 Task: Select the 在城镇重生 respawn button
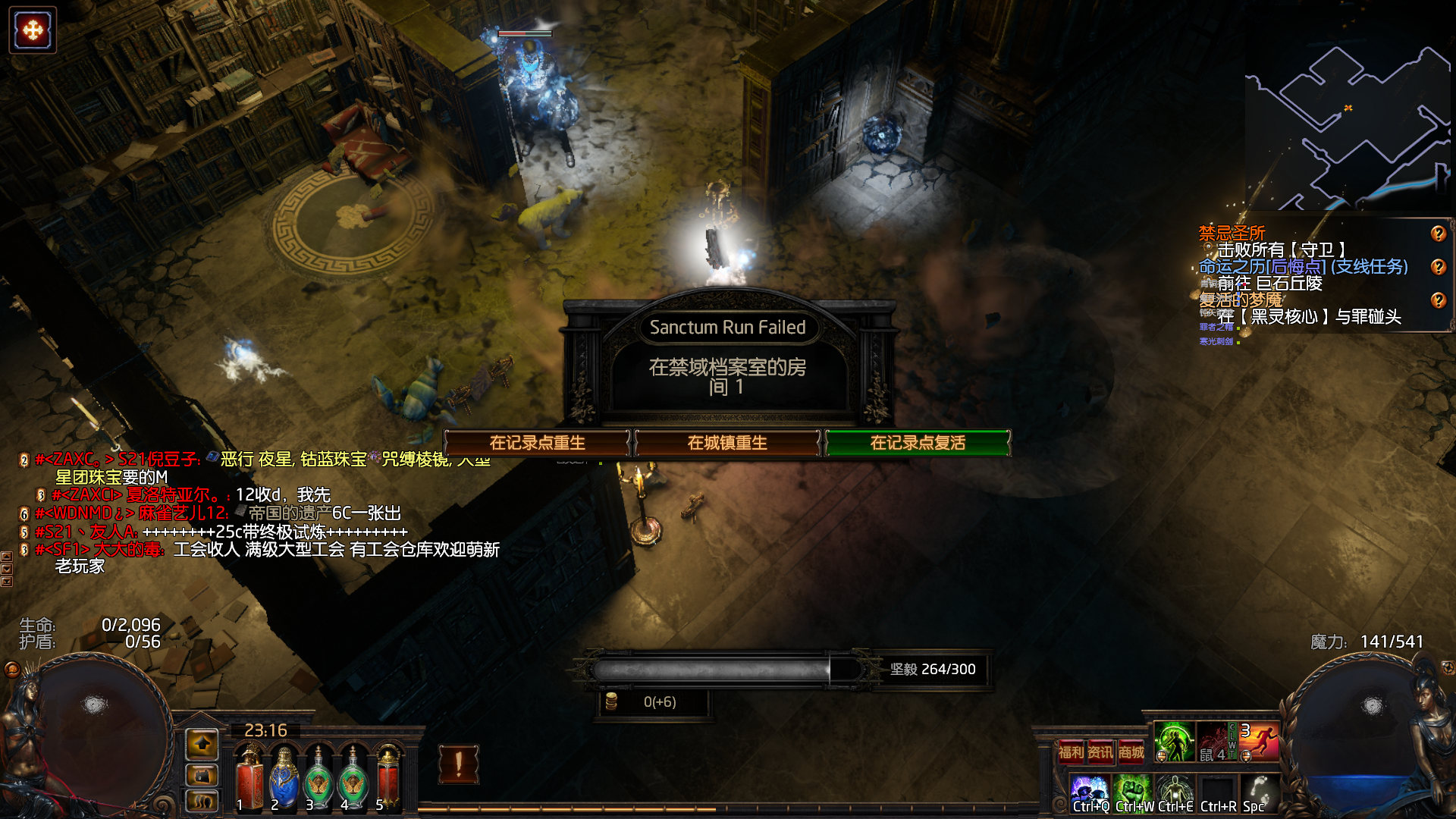(x=727, y=443)
